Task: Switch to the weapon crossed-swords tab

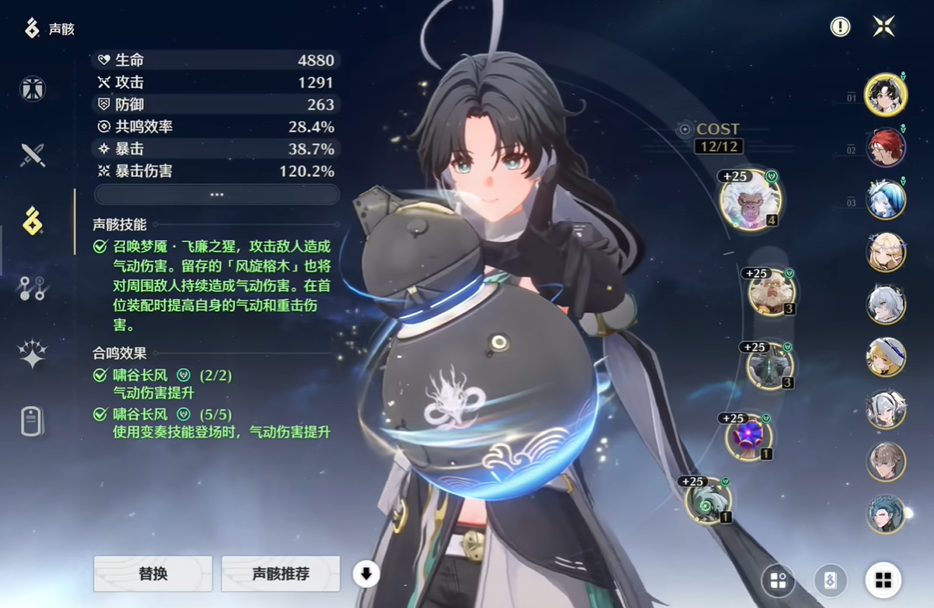Action: [33, 155]
